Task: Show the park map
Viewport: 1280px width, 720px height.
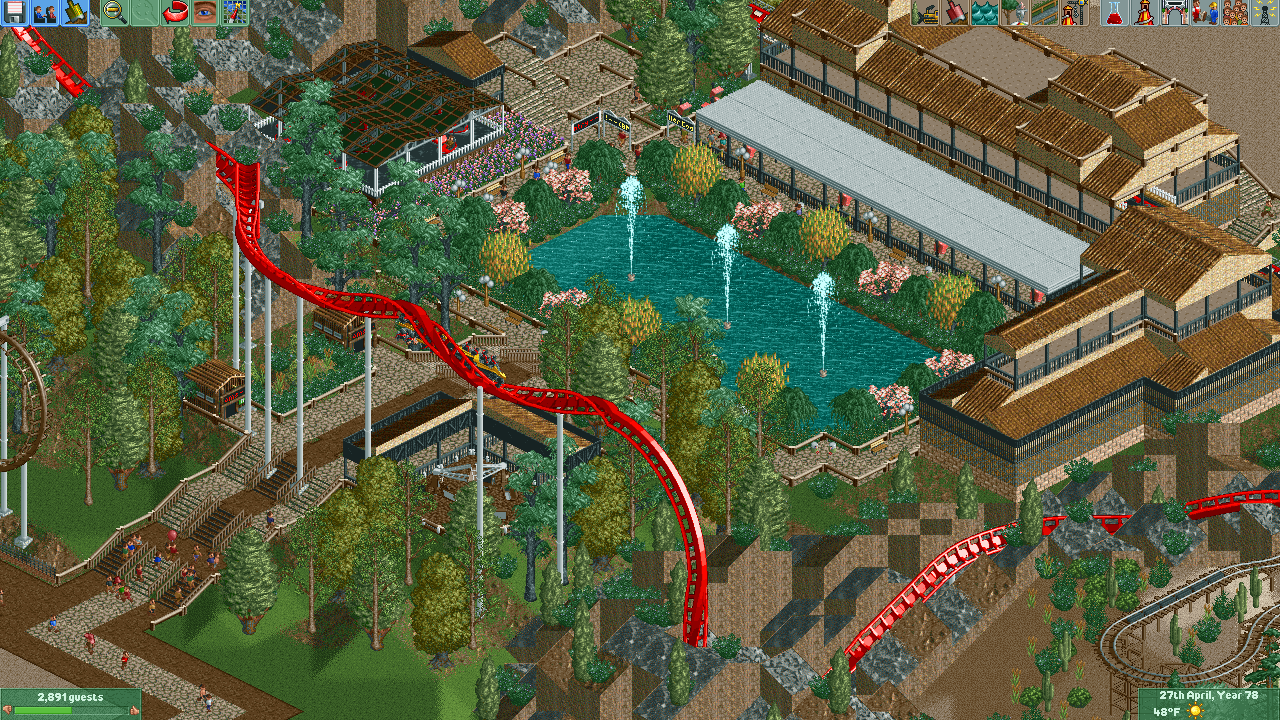Action: (x=235, y=12)
